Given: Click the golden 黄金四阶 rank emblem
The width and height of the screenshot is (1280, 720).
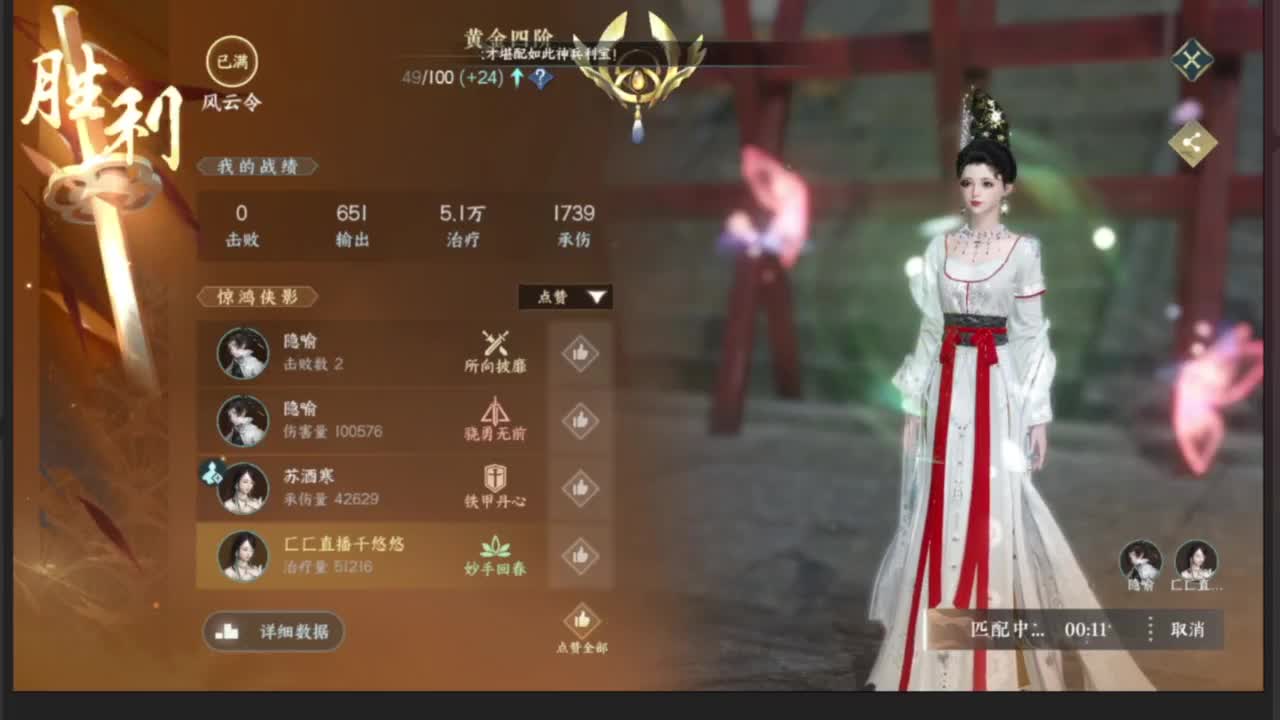Looking at the screenshot, I should (637, 70).
